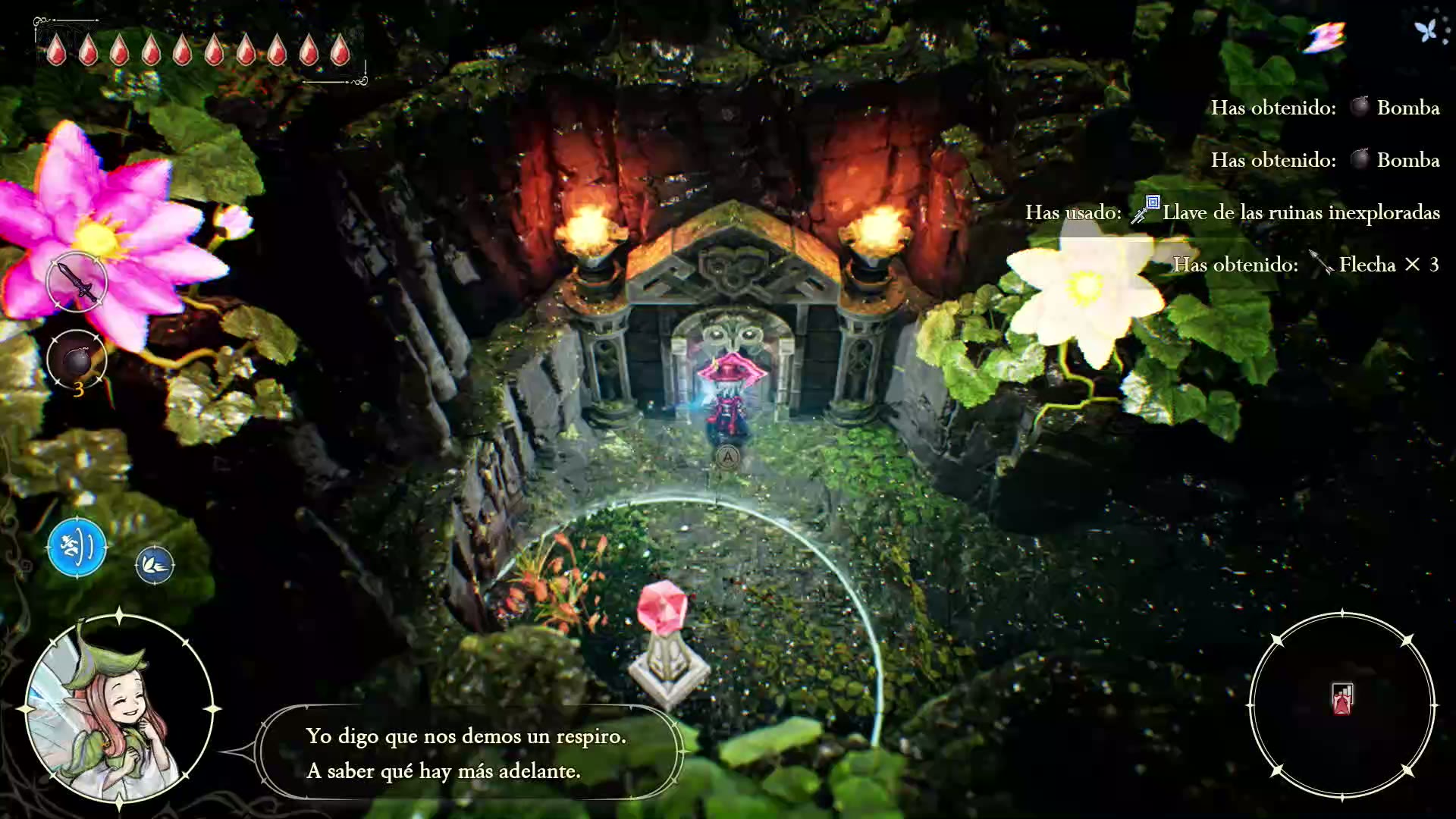Image resolution: width=1456 pixels, height=819 pixels.
Task: Click the small leaf ability icon
Action: point(155,565)
